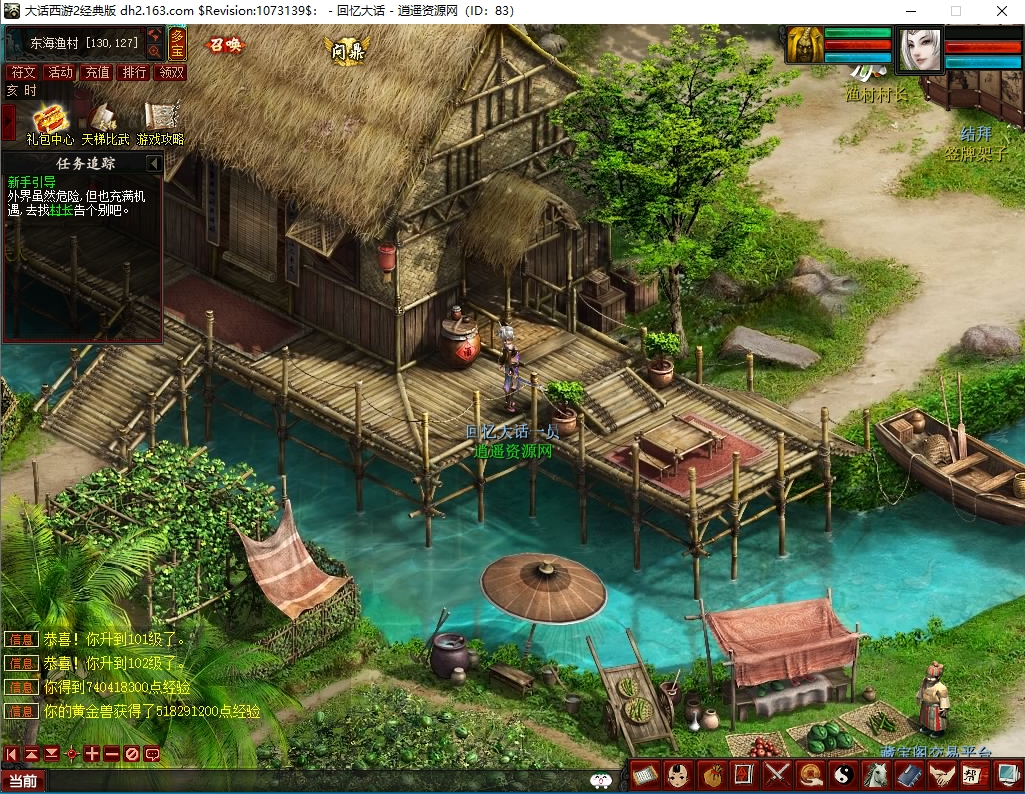Click the 领双 button
Screen dimensions: 1025x794
[171, 72]
